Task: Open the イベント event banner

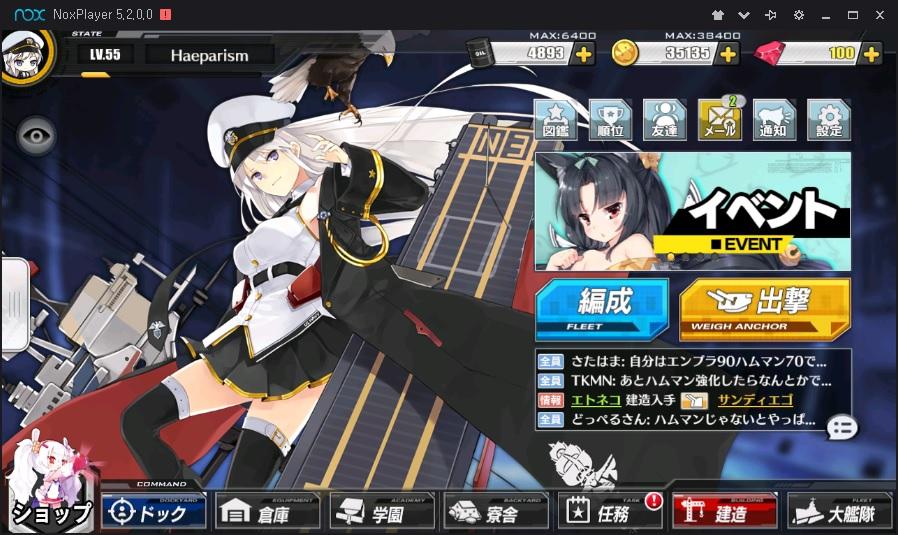Action: [692, 211]
